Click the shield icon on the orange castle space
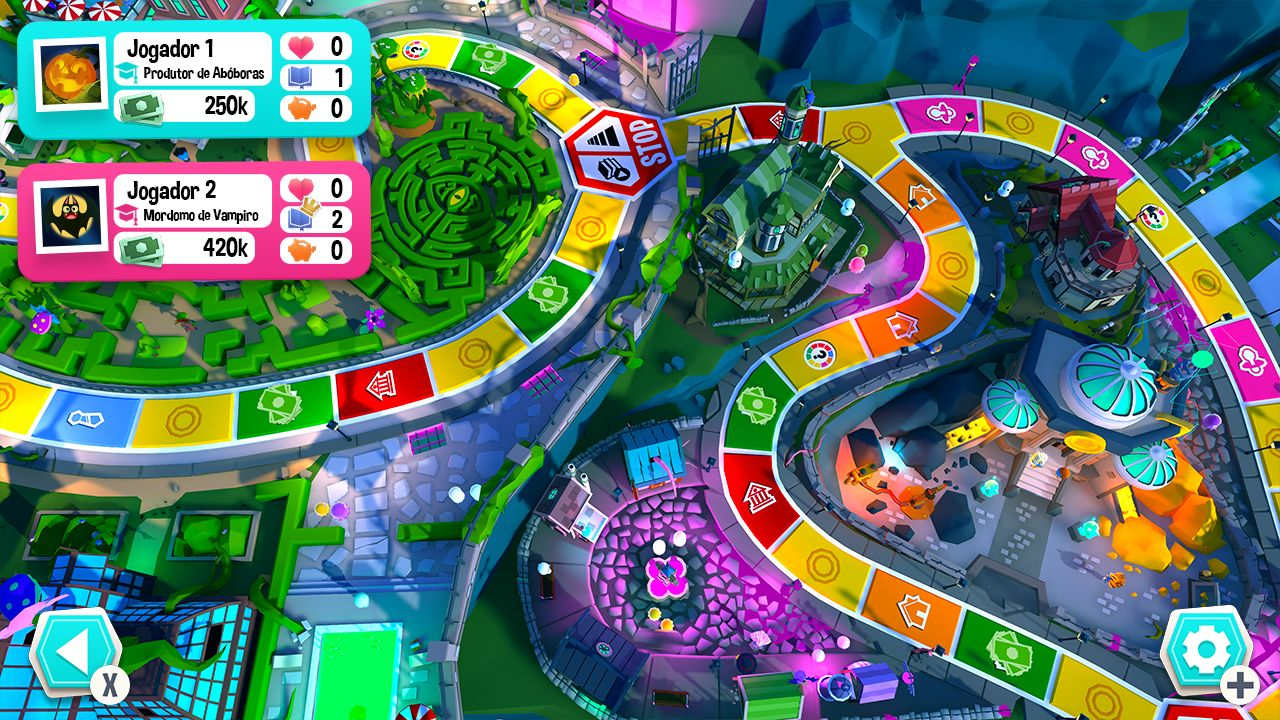1280x720 pixels. click(914, 609)
